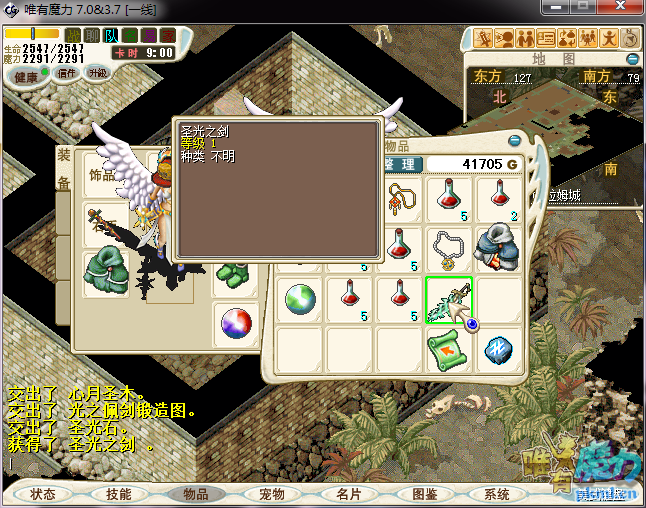The height and width of the screenshot is (508, 646).
Task: Click the 升級 level-up button
Action: pyautogui.click(x=97, y=73)
